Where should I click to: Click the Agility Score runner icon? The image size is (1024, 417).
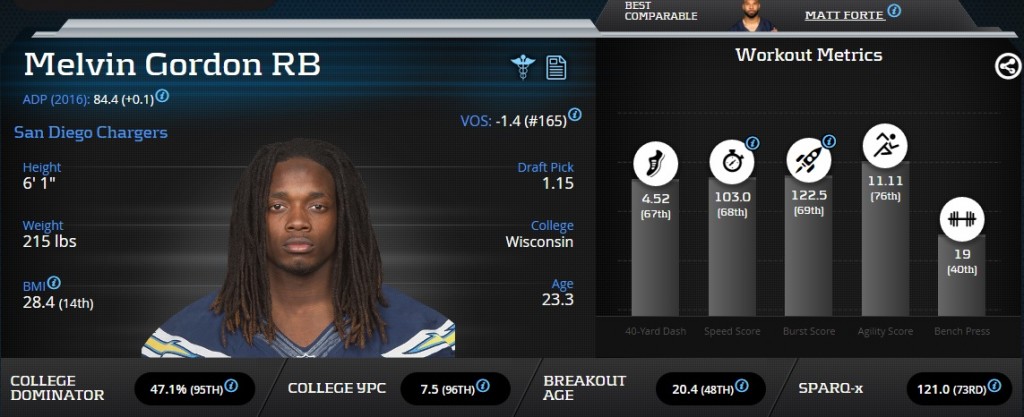coord(885,147)
